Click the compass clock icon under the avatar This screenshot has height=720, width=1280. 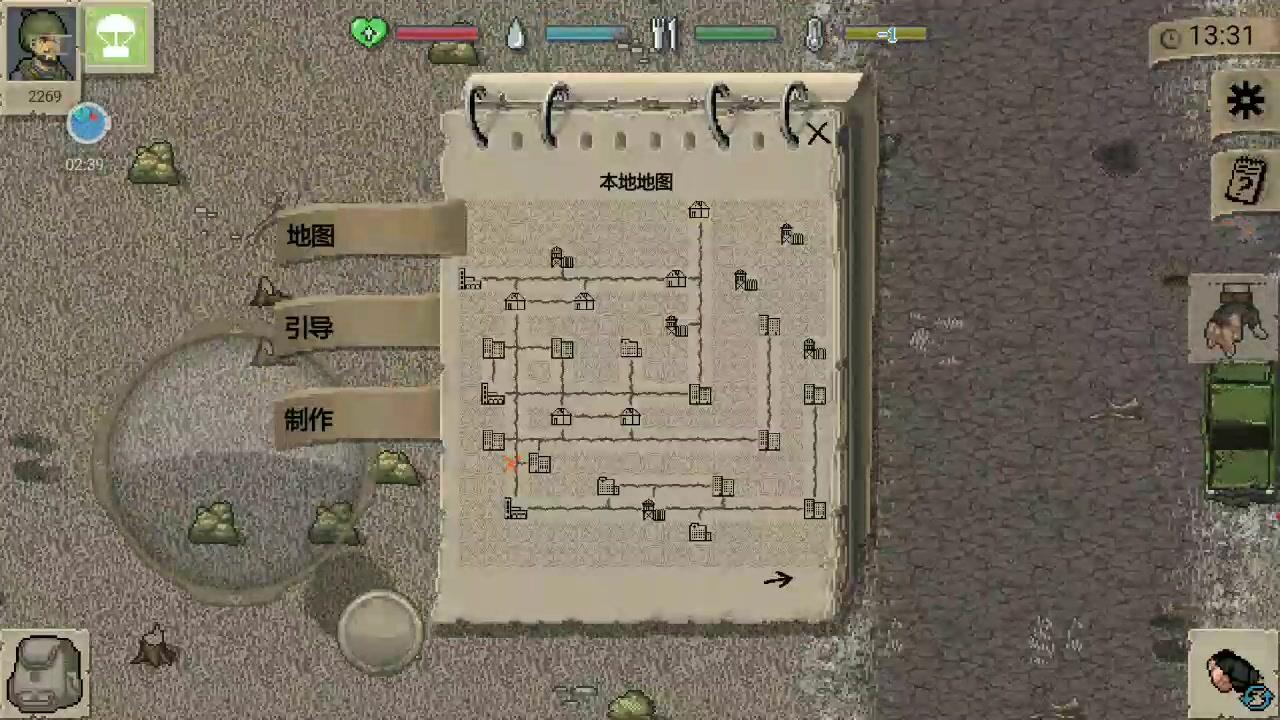point(87,122)
